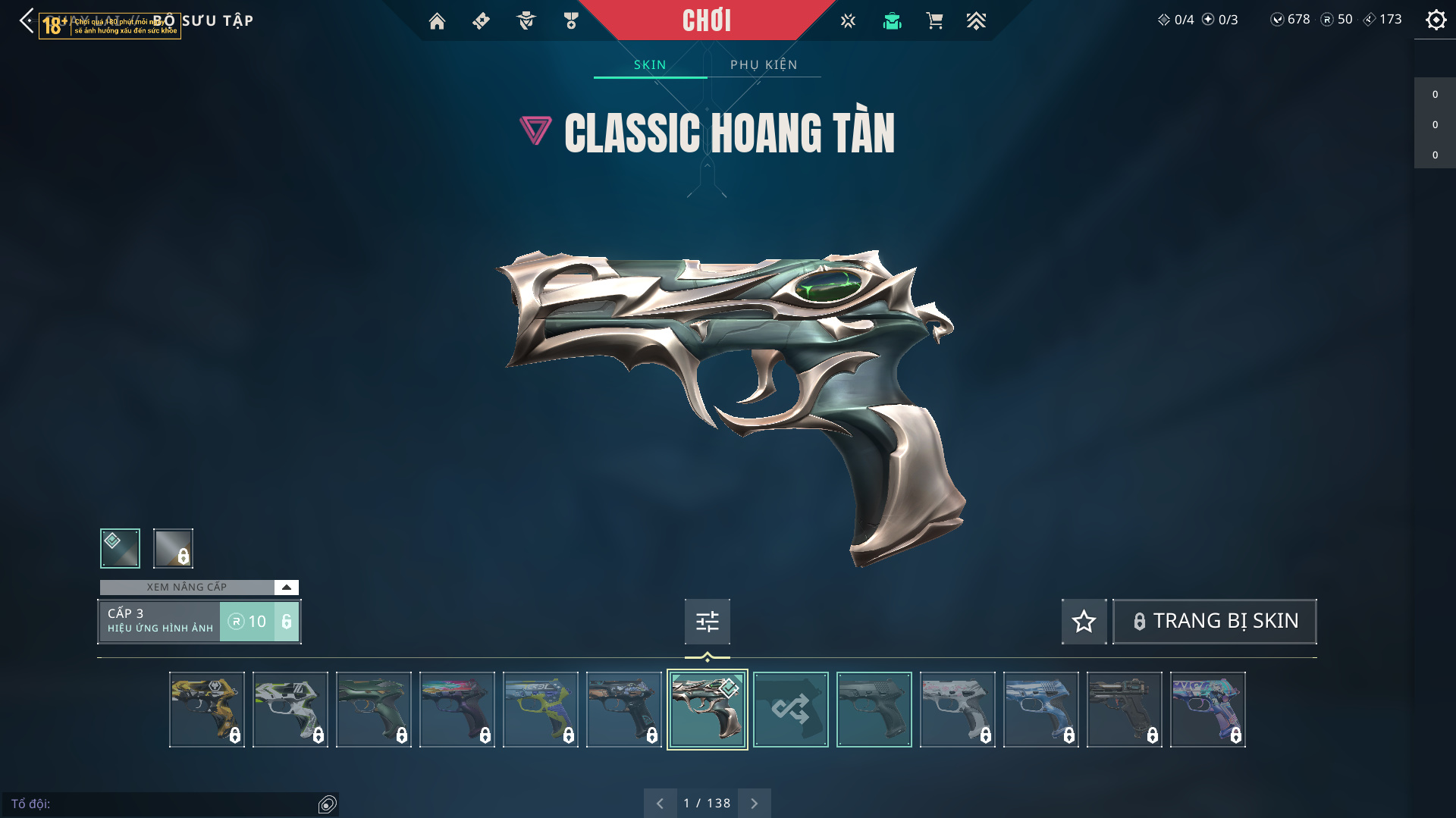Open the home screen icon

coord(437,21)
